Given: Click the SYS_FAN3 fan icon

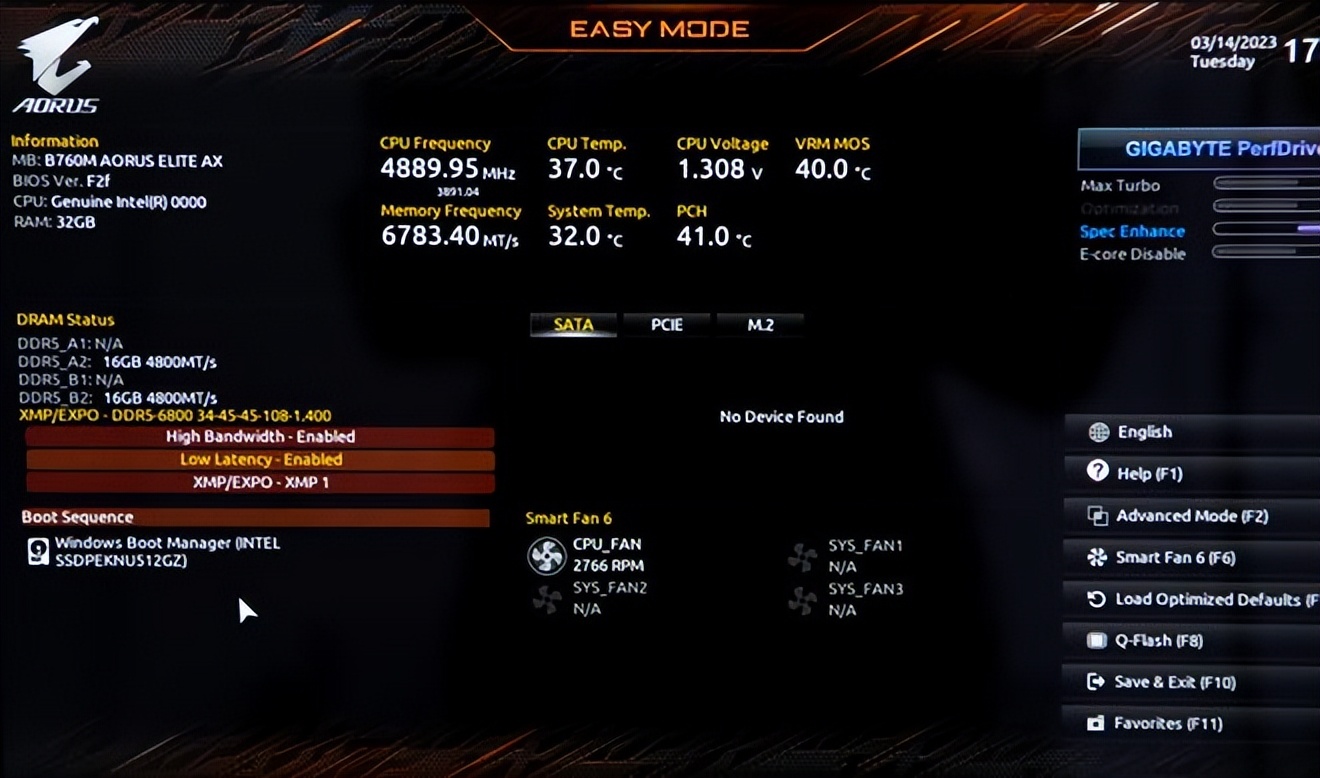Looking at the screenshot, I should tap(804, 599).
